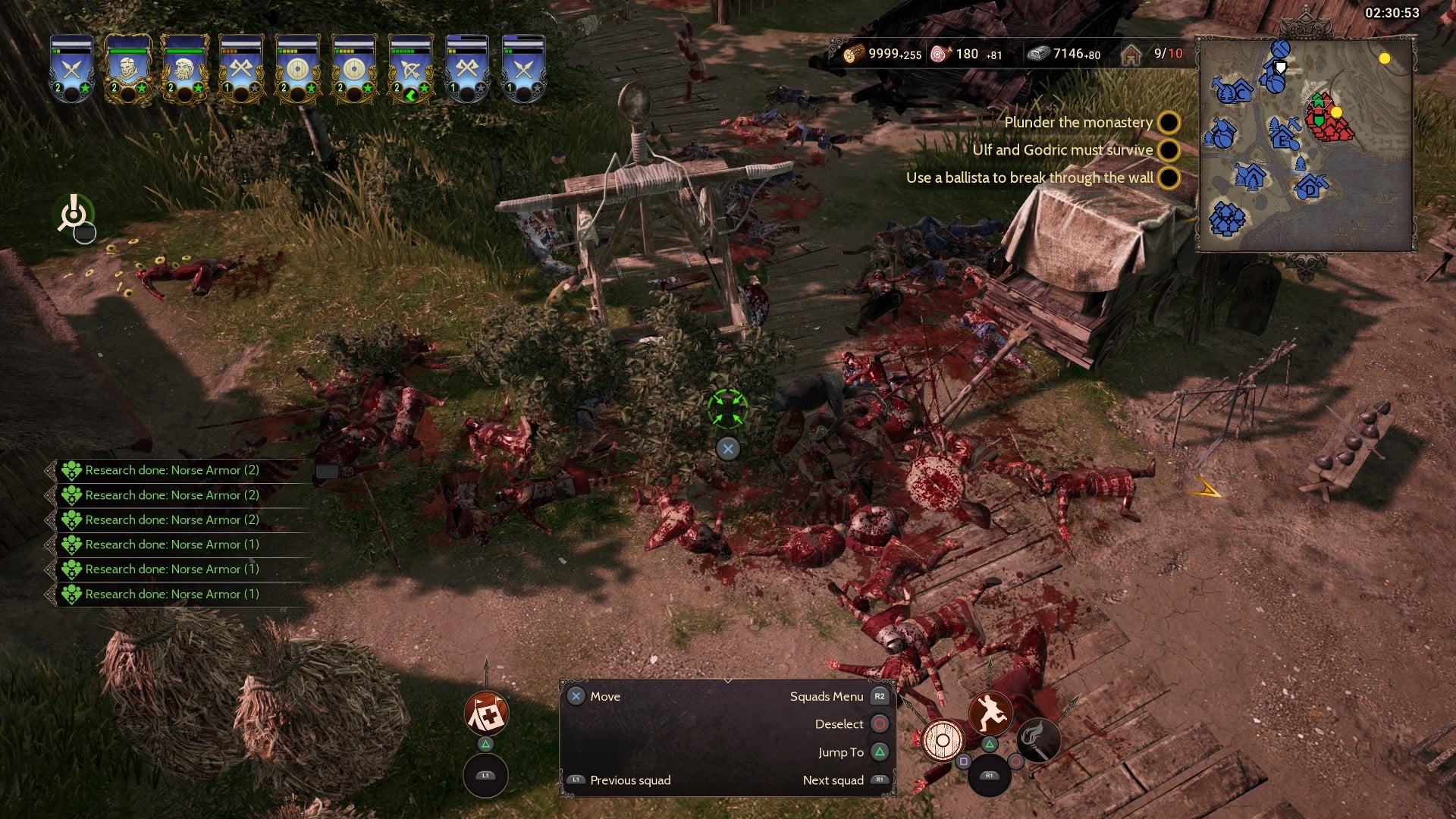Activate the healing tent ability icon
The image size is (1456, 819).
click(x=486, y=713)
